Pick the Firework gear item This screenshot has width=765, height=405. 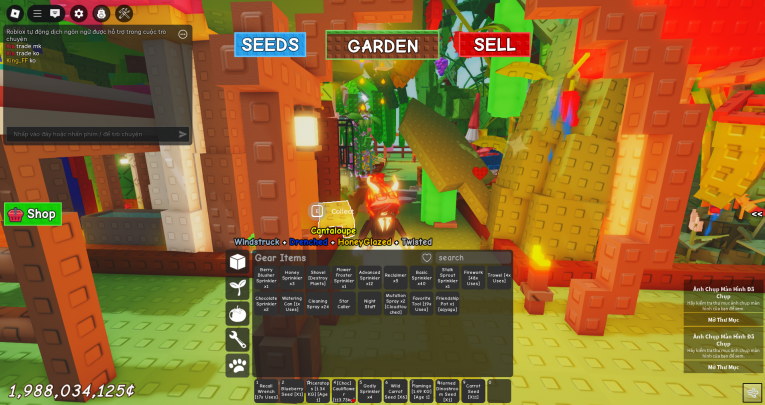[473, 277]
